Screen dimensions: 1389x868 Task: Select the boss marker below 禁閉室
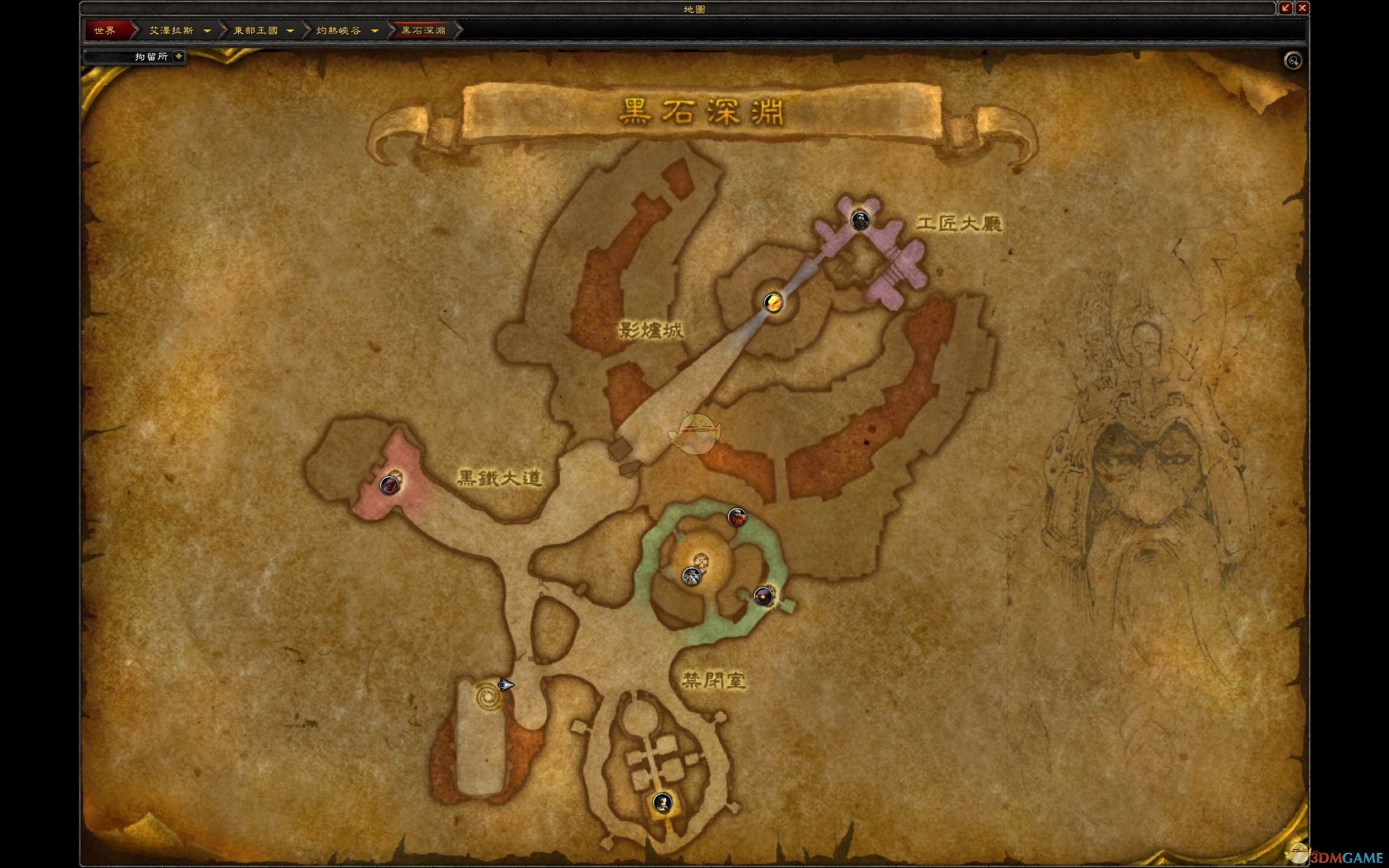tap(662, 802)
